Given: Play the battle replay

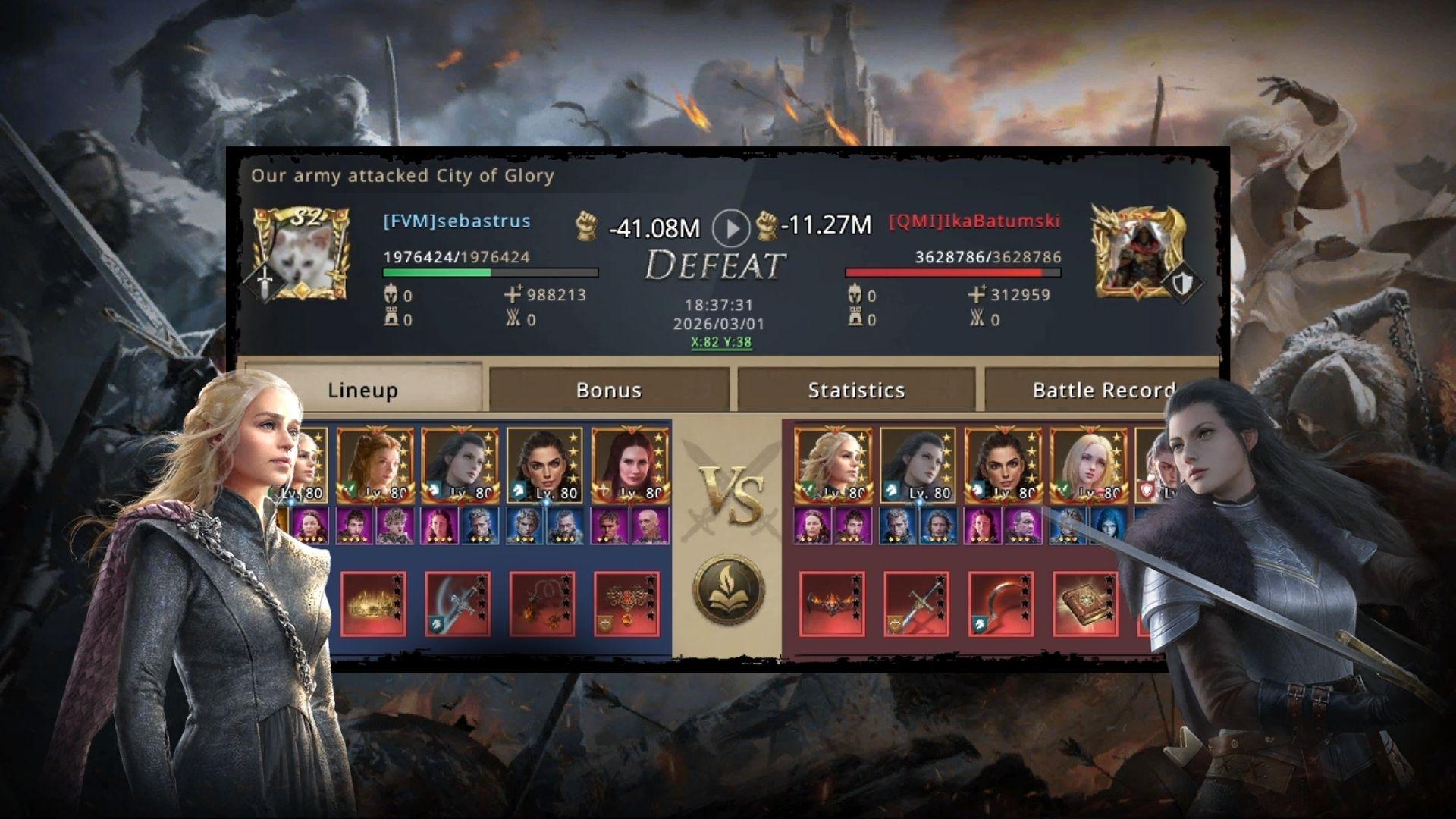Looking at the screenshot, I should [x=731, y=227].
